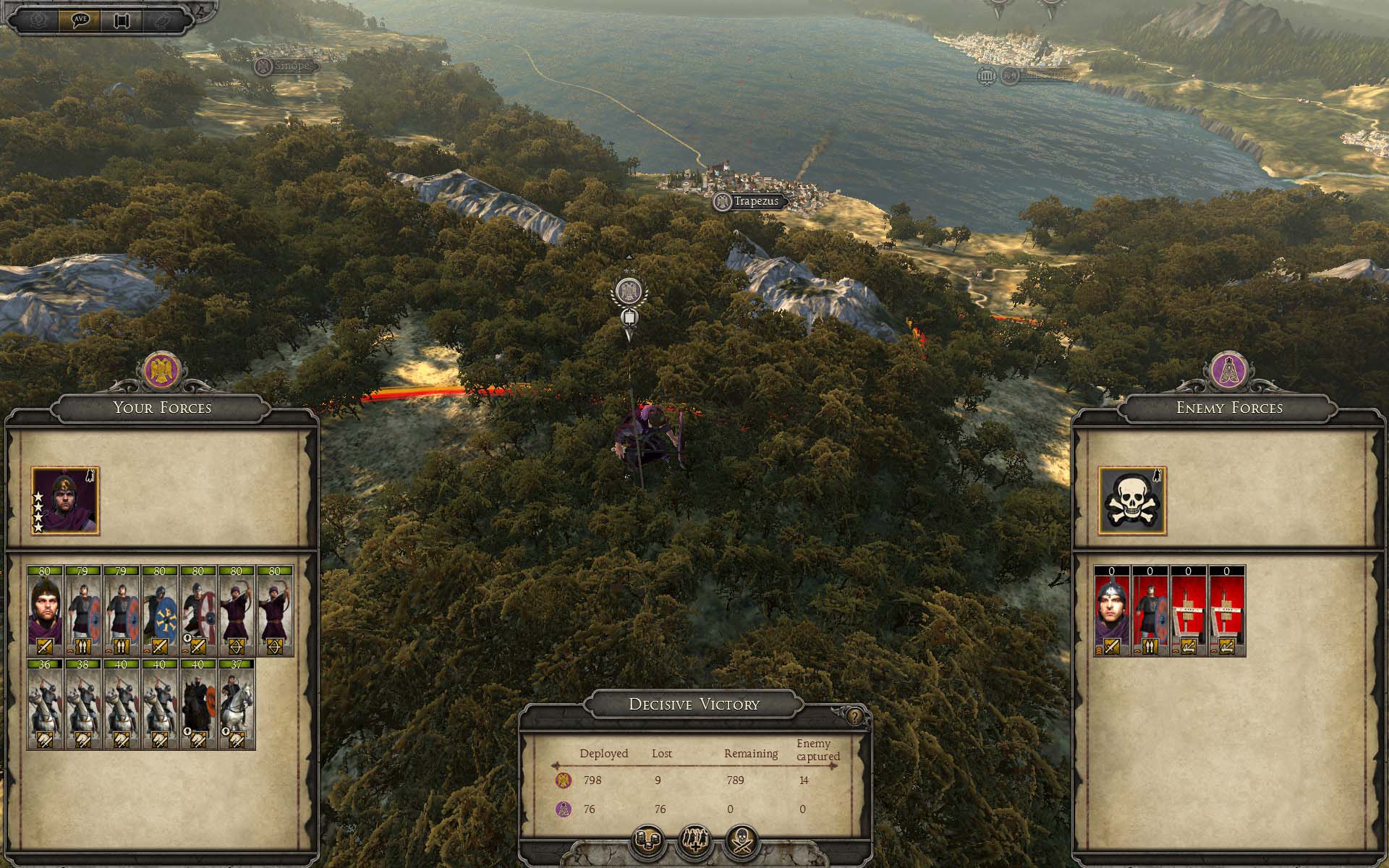Select the enemy spearmen unit card
This screenshot has height=868, width=1389.
click(x=1150, y=611)
